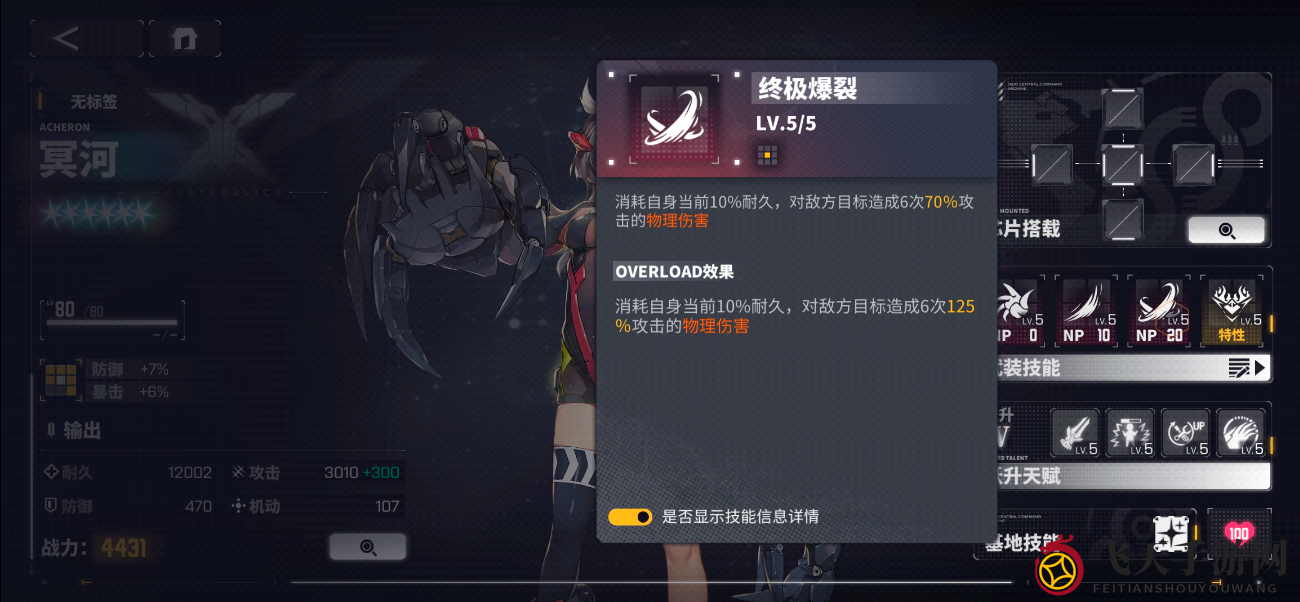Select the NP 10 skill icon
Screen dimensions: 1300x602
click(x=1088, y=311)
